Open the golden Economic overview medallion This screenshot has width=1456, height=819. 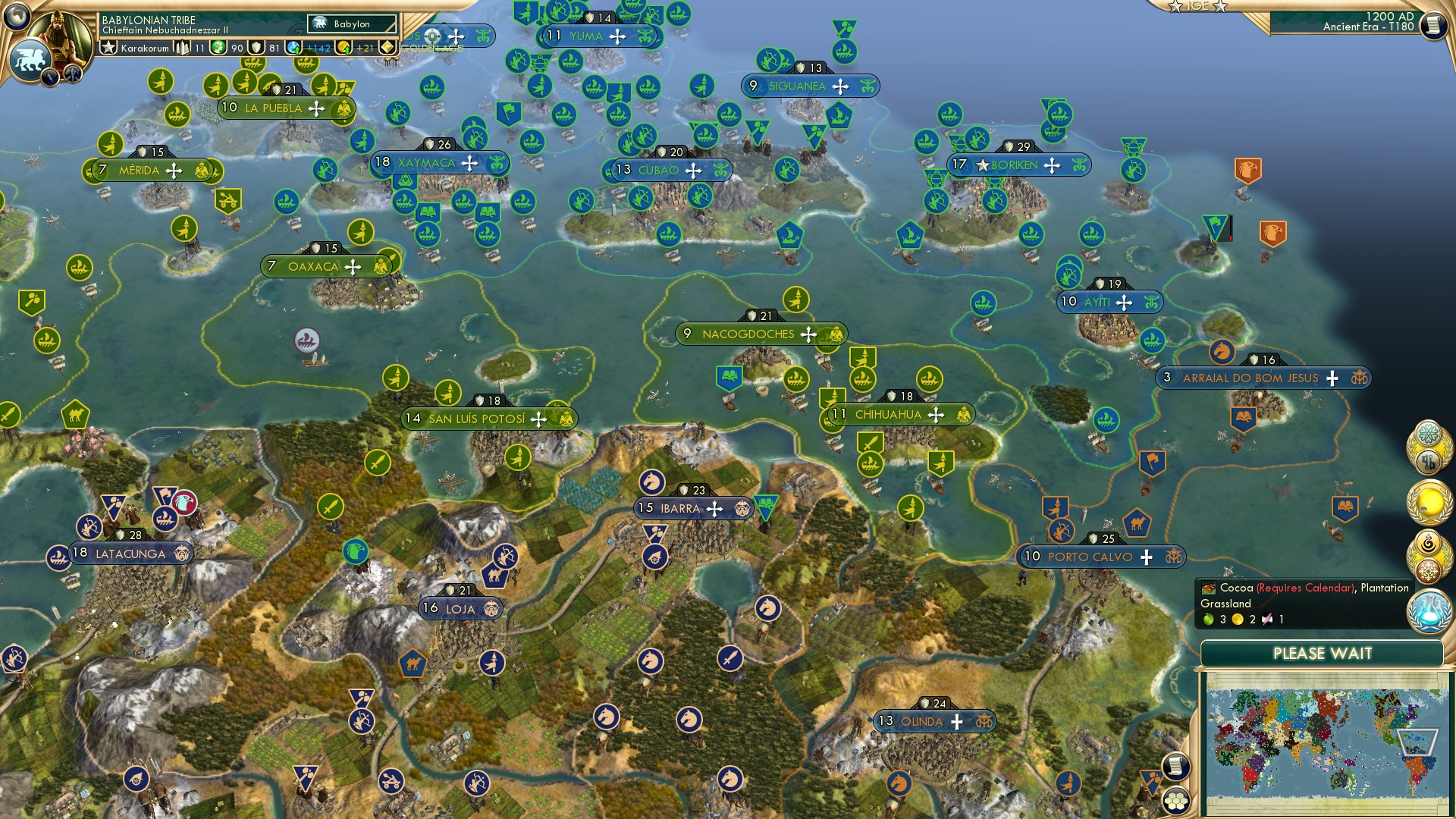pos(1429,503)
